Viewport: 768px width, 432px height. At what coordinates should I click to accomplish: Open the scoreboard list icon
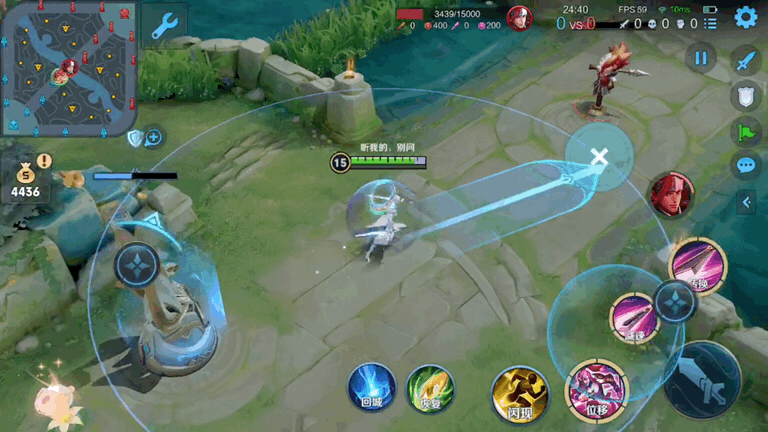(710, 24)
